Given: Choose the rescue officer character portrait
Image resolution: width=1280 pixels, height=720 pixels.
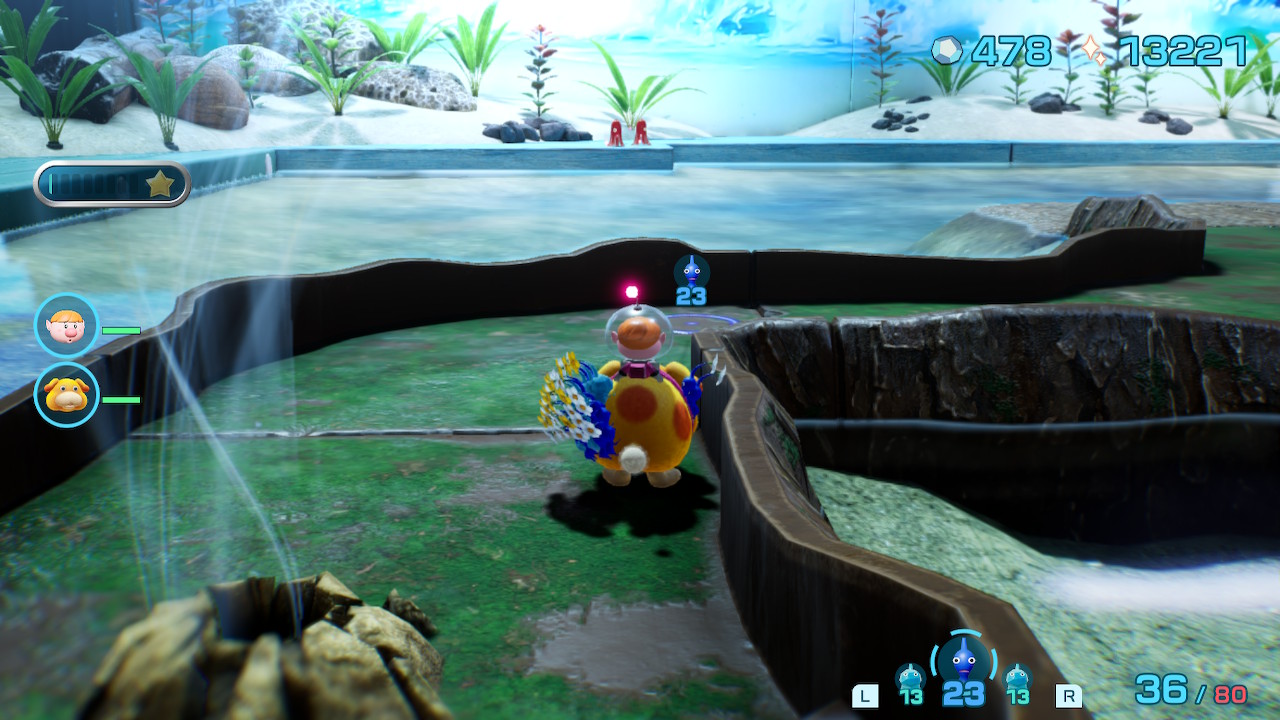Looking at the screenshot, I should 67,325.
